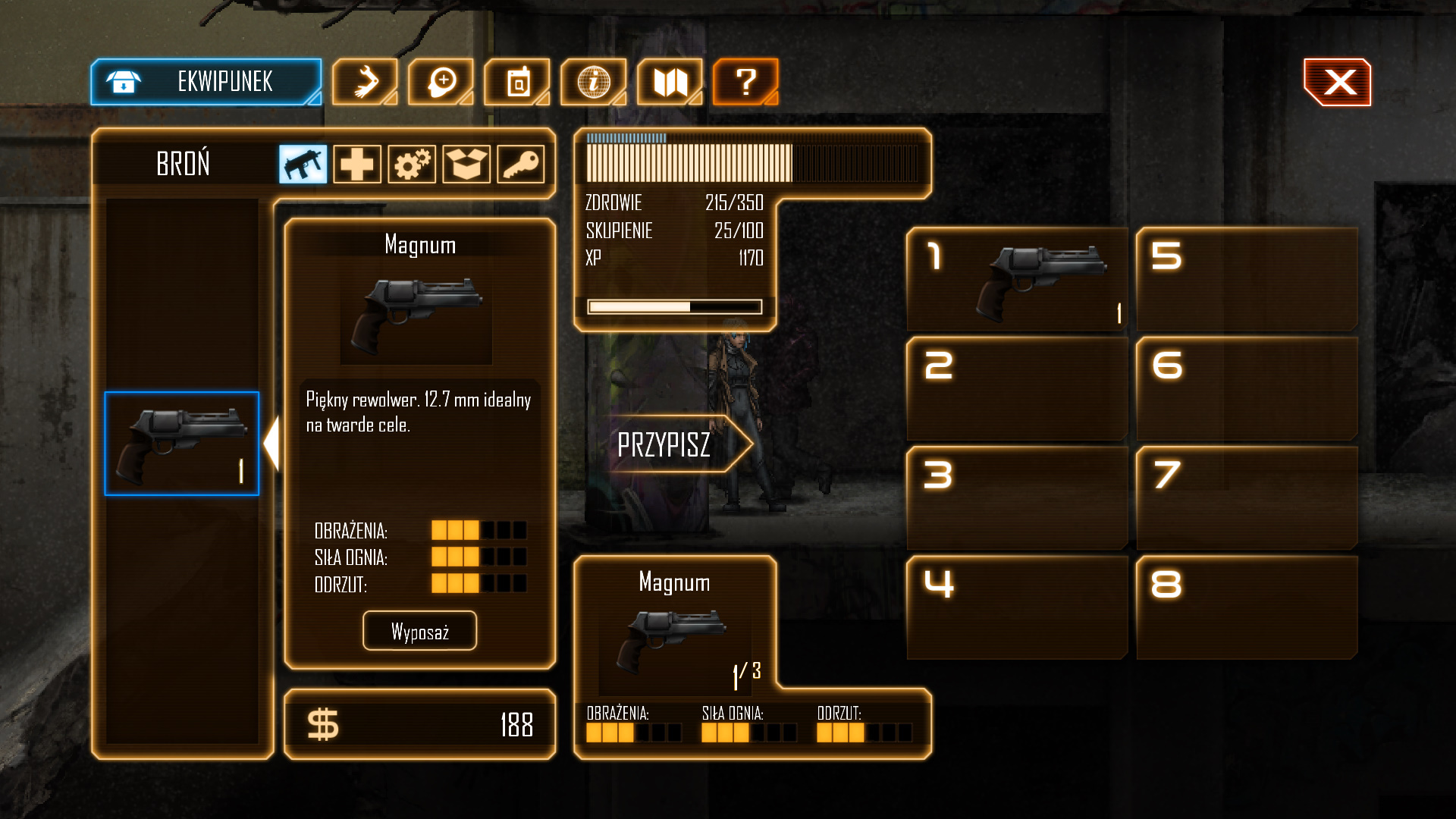Open the speech bubble dialogue tab
The image size is (1456, 819).
tap(441, 82)
